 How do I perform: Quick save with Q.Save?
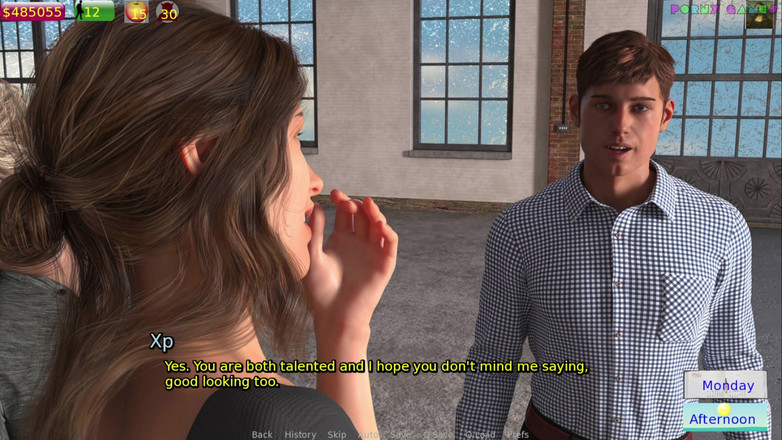coord(437,434)
